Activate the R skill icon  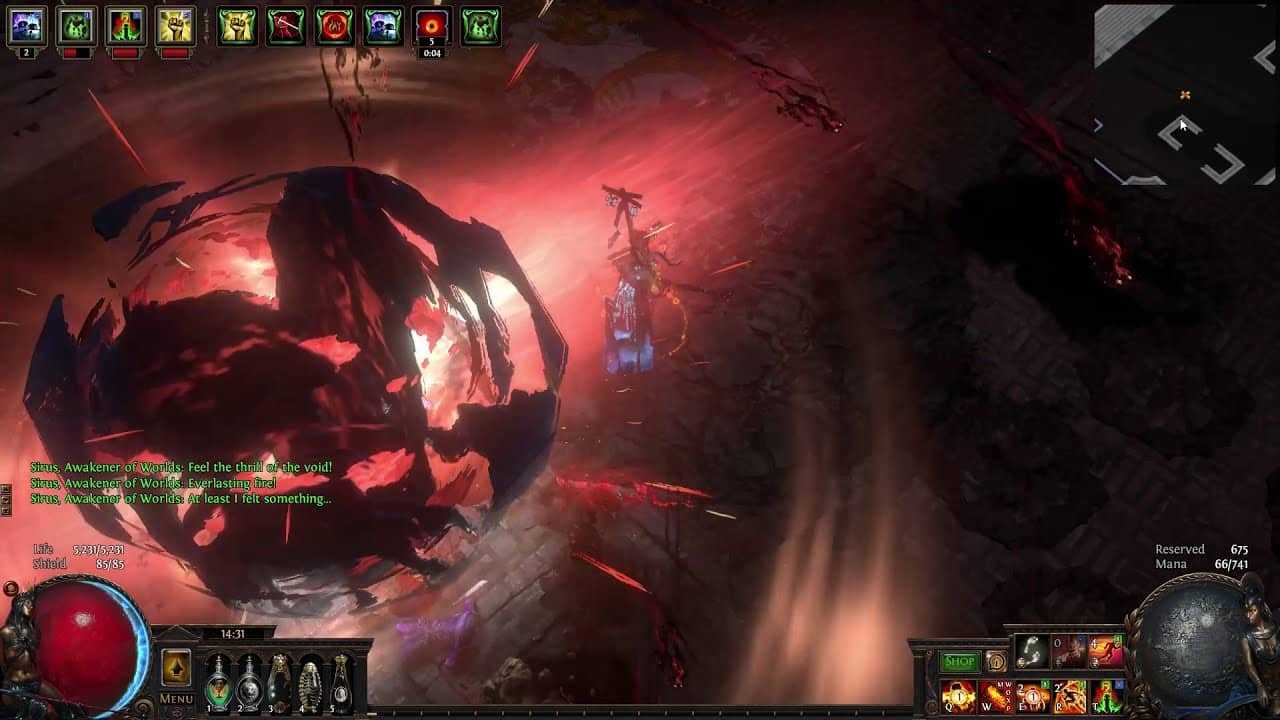(1070, 696)
